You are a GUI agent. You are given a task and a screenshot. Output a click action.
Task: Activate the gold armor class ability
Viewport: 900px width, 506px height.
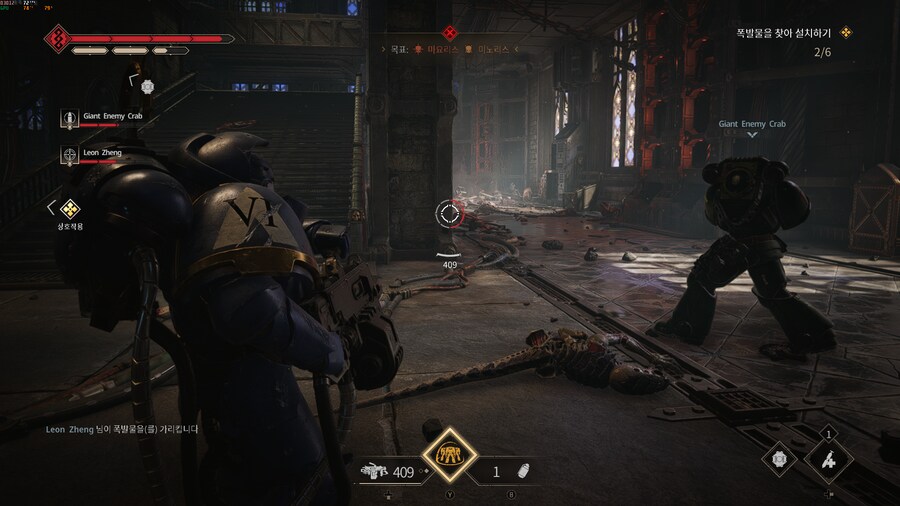pos(449,456)
